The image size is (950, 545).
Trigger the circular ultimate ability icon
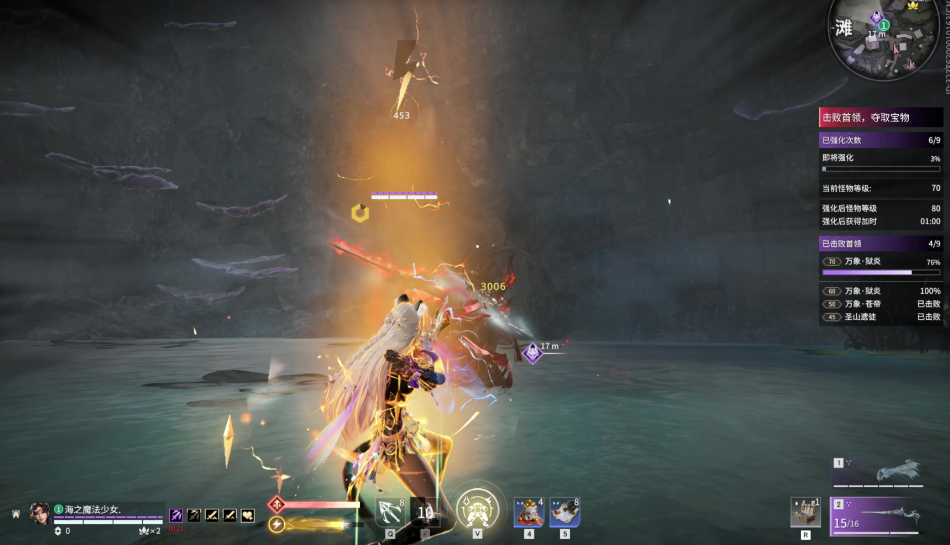click(477, 511)
